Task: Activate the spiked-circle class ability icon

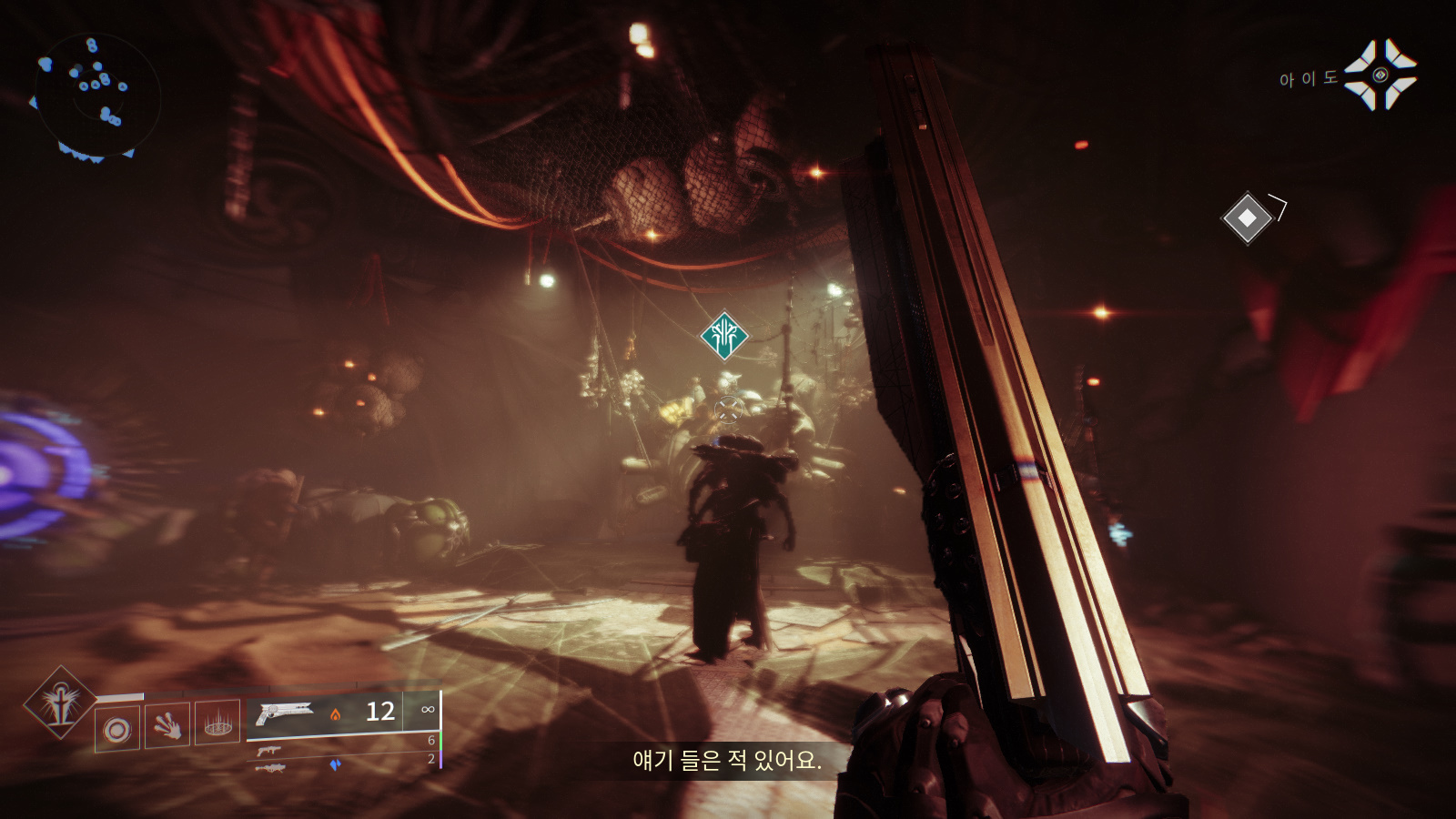Action: [x=217, y=723]
